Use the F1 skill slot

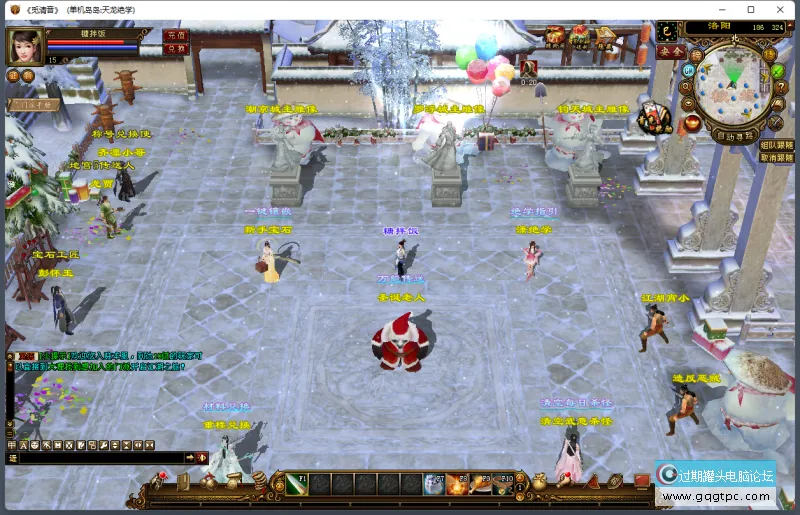[295, 485]
